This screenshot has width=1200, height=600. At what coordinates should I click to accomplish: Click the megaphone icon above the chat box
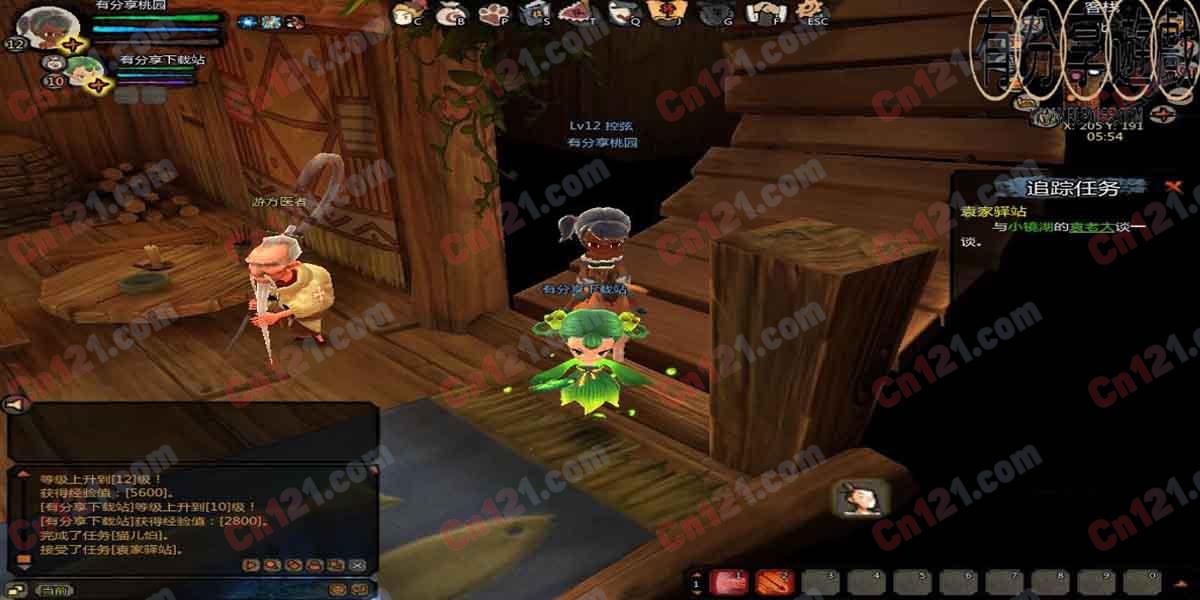coord(15,405)
